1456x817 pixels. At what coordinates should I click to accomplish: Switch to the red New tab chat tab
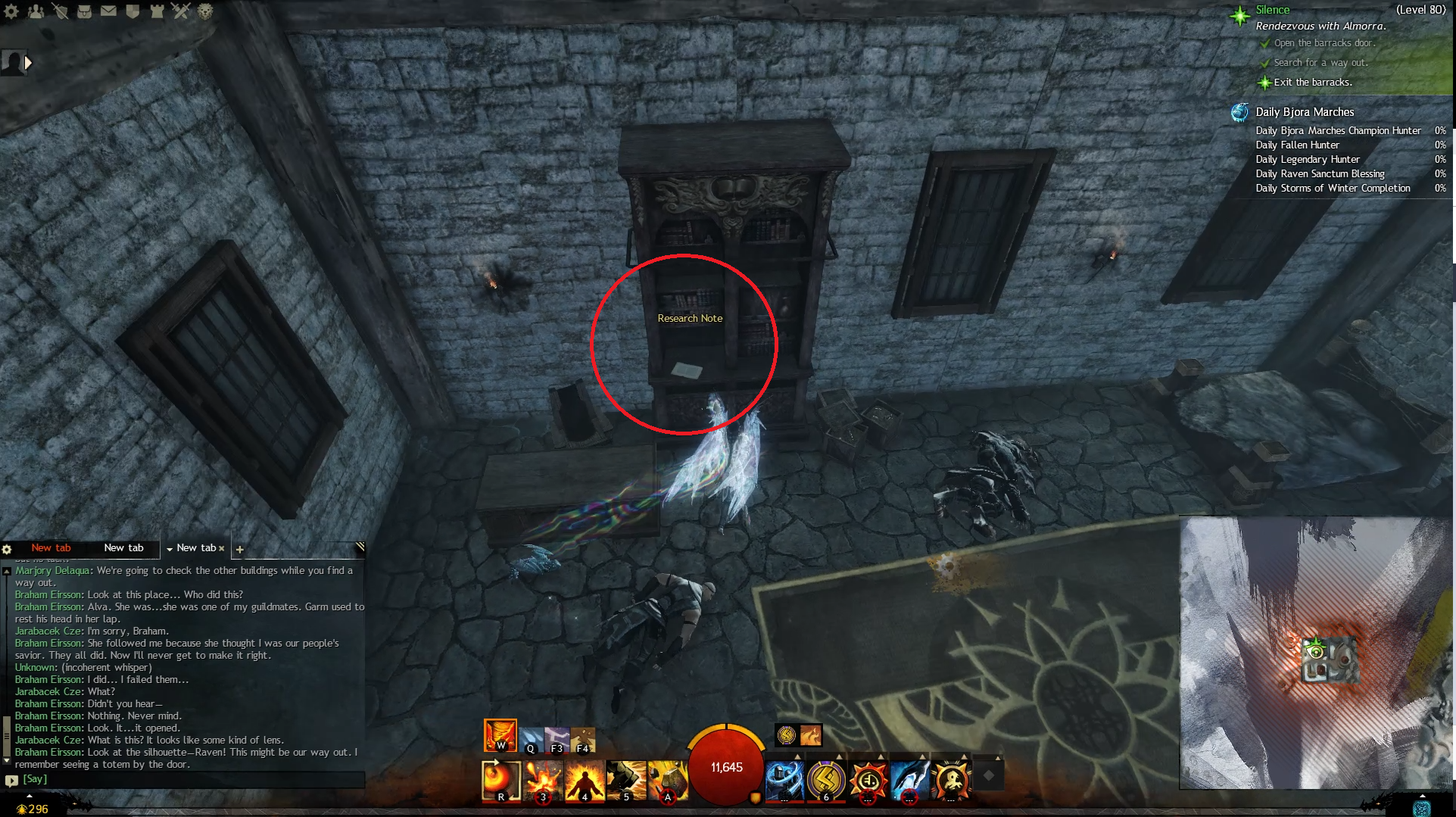[51, 547]
